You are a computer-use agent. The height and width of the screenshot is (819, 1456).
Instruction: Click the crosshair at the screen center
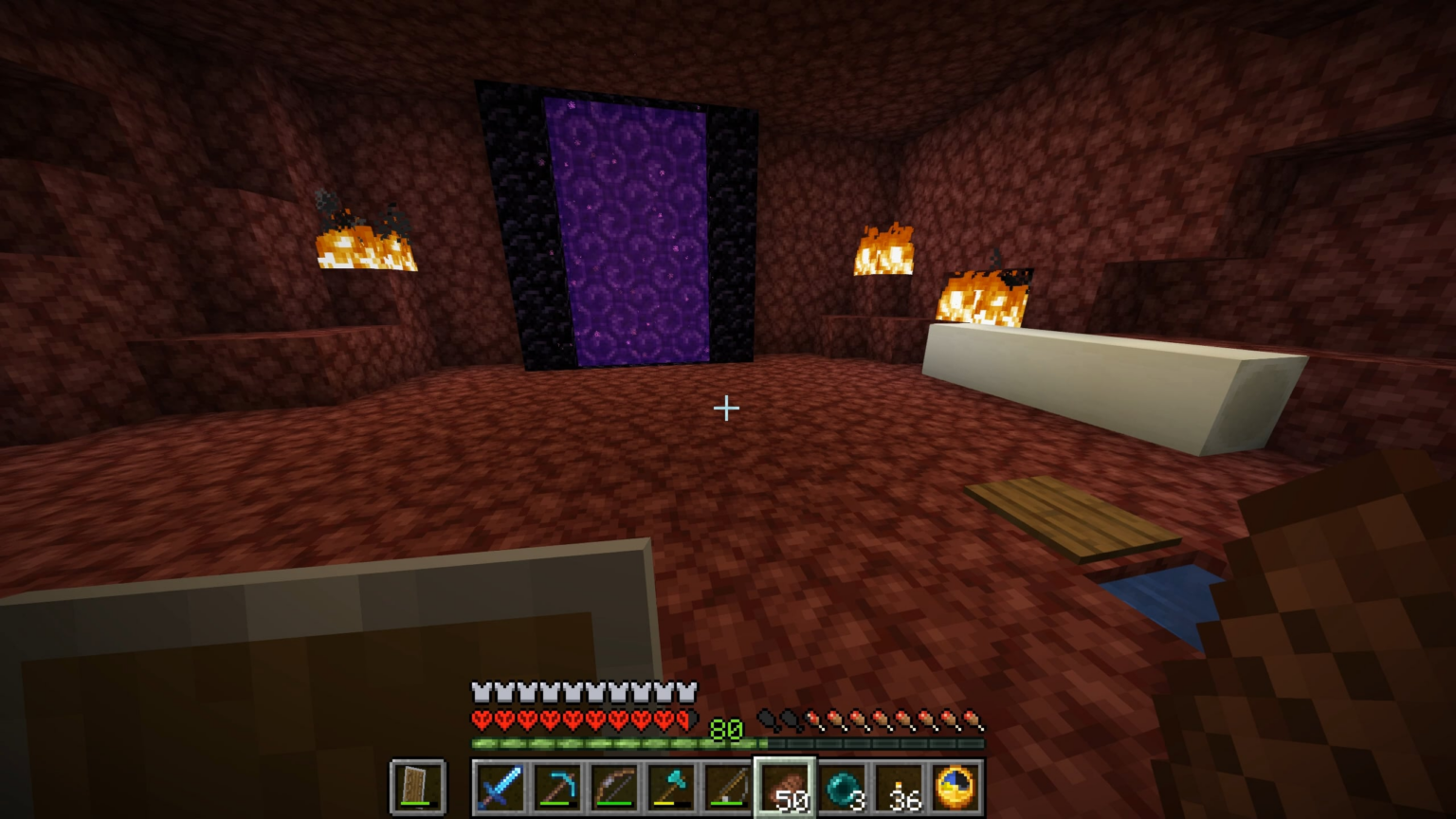coord(726,408)
